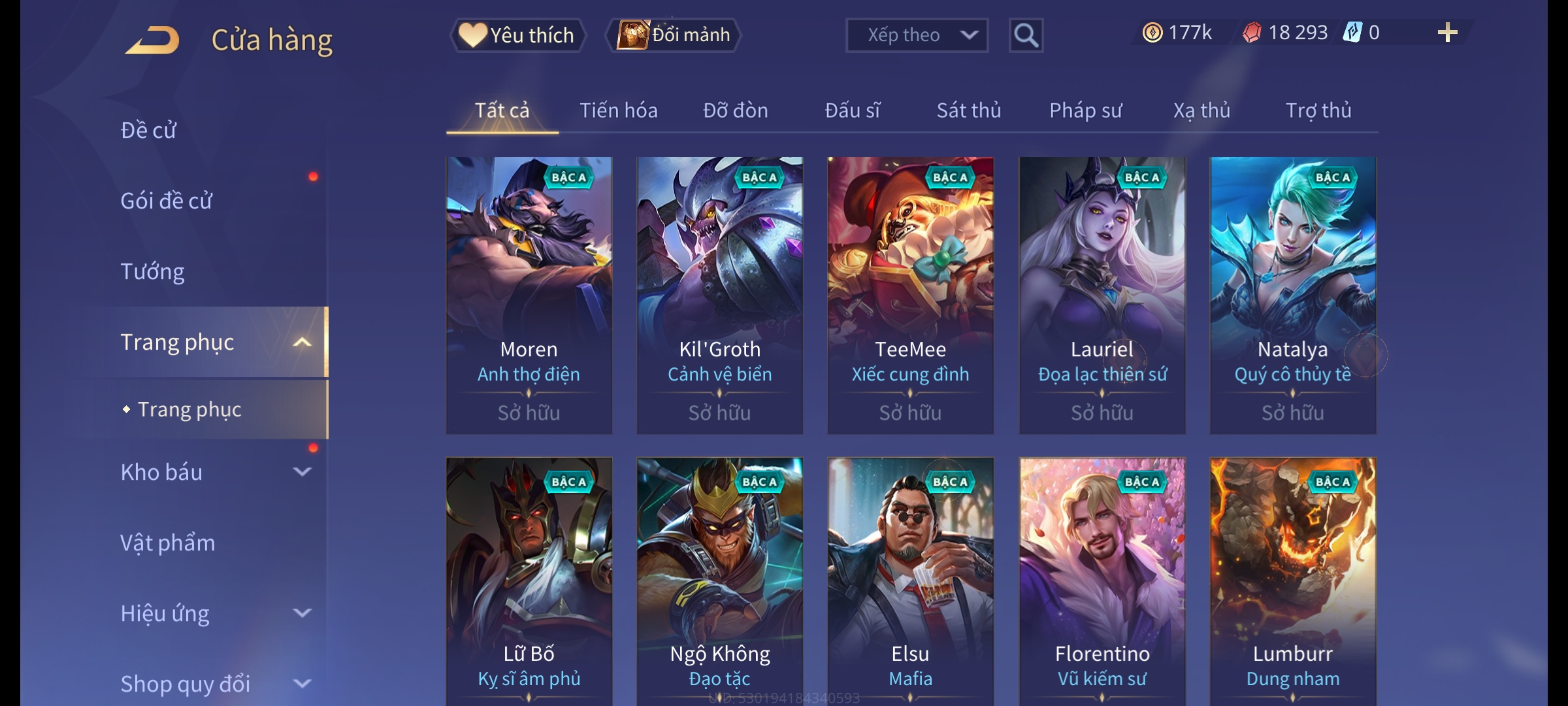Open the Đổi mảnh exchange
The width and height of the screenshot is (1568, 706).
[x=674, y=35]
